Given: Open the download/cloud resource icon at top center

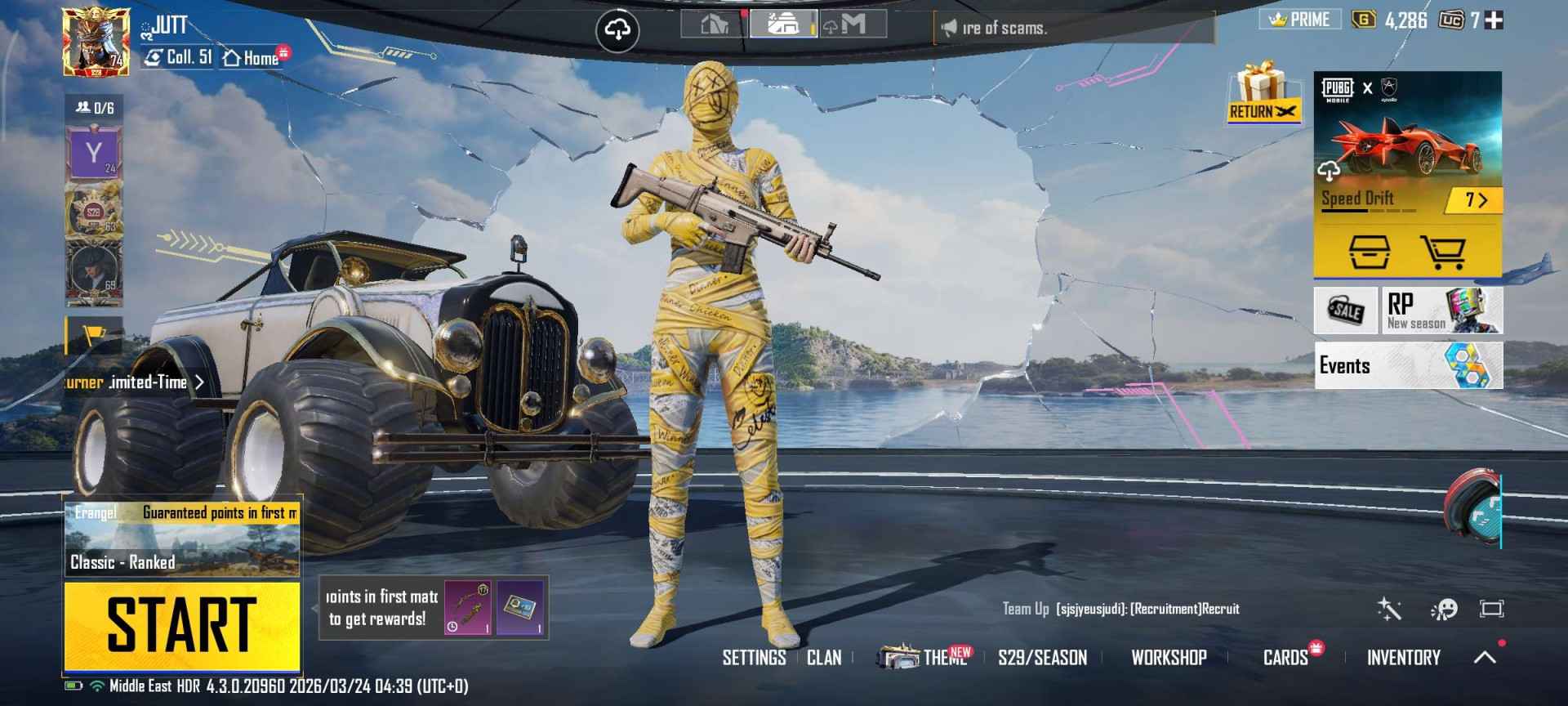Looking at the screenshot, I should pyautogui.click(x=618, y=28).
